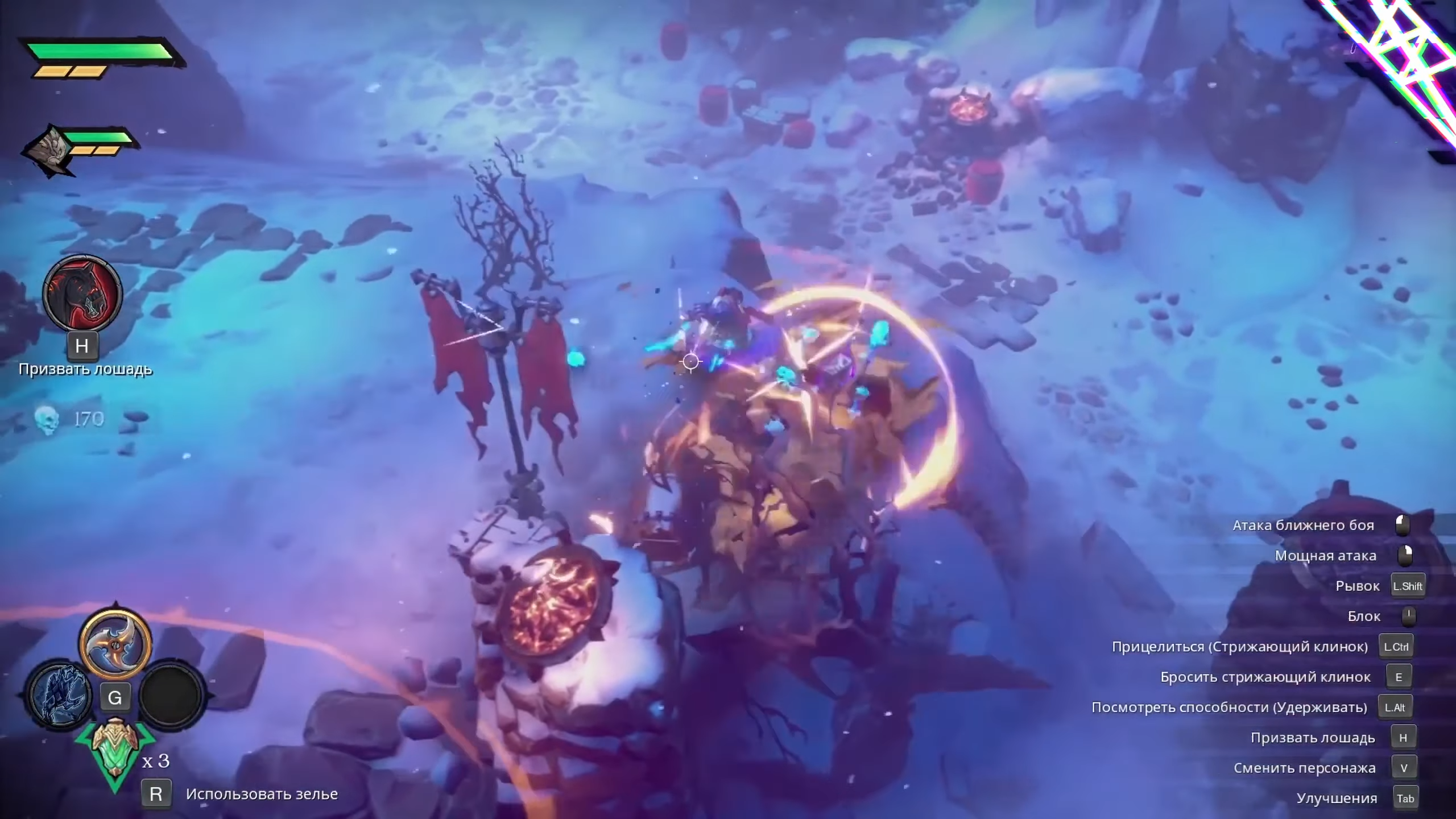This screenshot has width=1456, height=819.
Task: Select the spinning blade ability icon
Action: pos(115,644)
